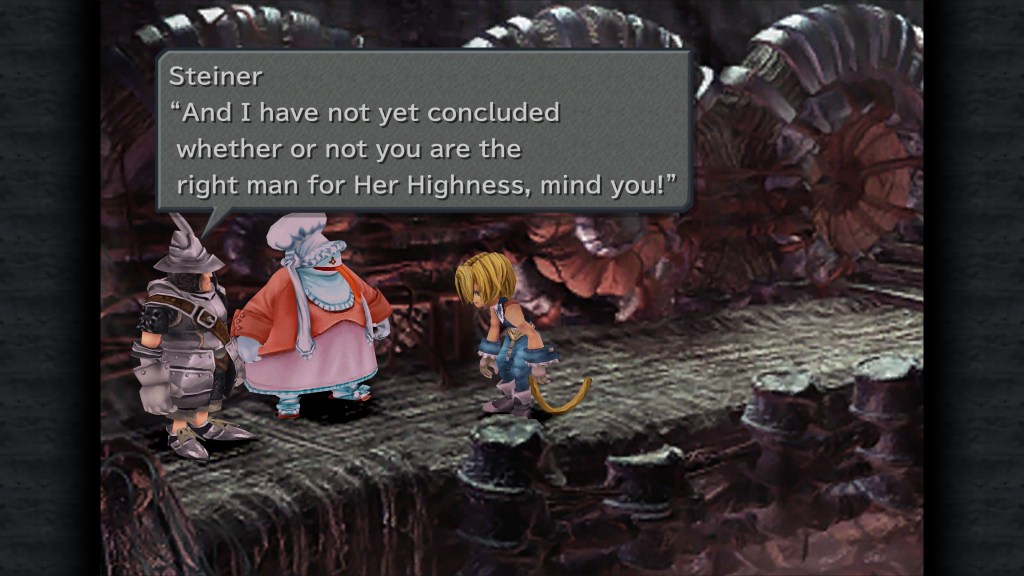The height and width of the screenshot is (576, 1024).
Task: Advance Steiner's dialogue text box
Action: coord(424,131)
